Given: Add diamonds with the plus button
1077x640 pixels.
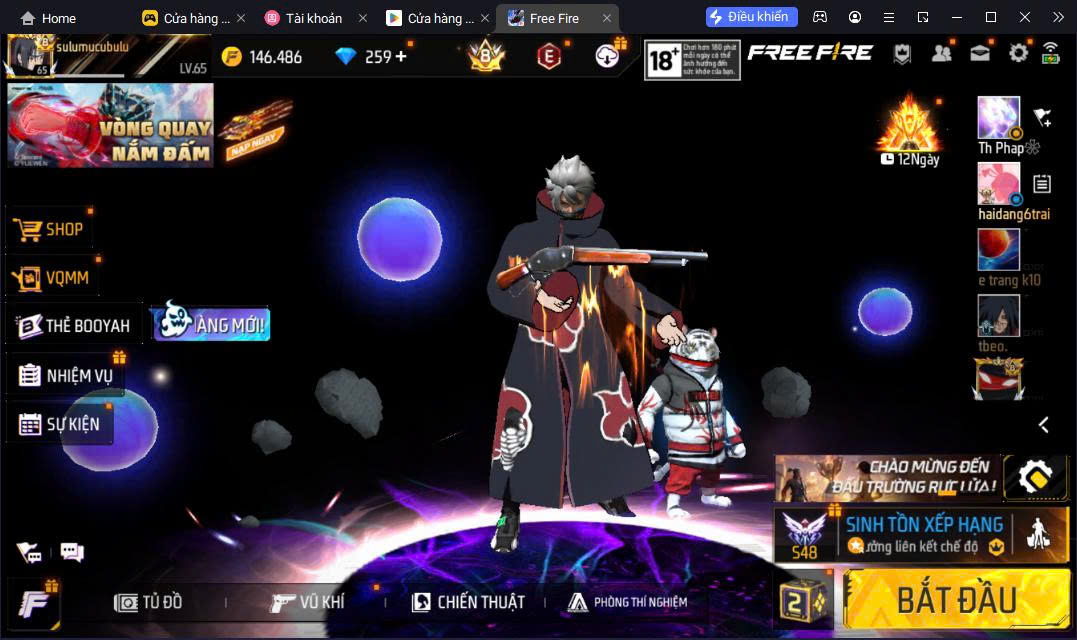Looking at the screenshot, I should coord(401,56).
